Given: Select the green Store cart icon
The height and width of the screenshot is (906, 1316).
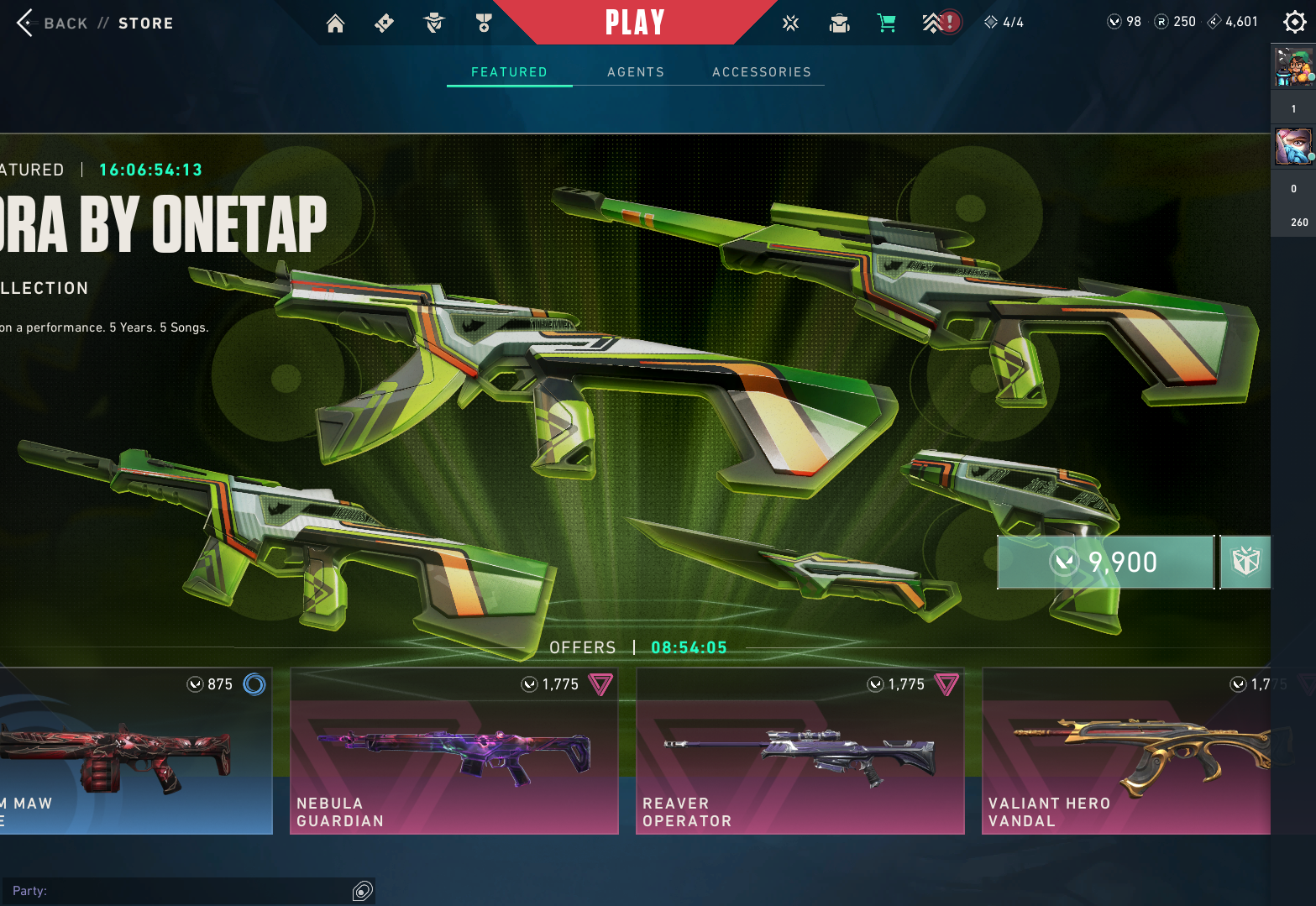Looking at the screenshot, I should [886, 24].
